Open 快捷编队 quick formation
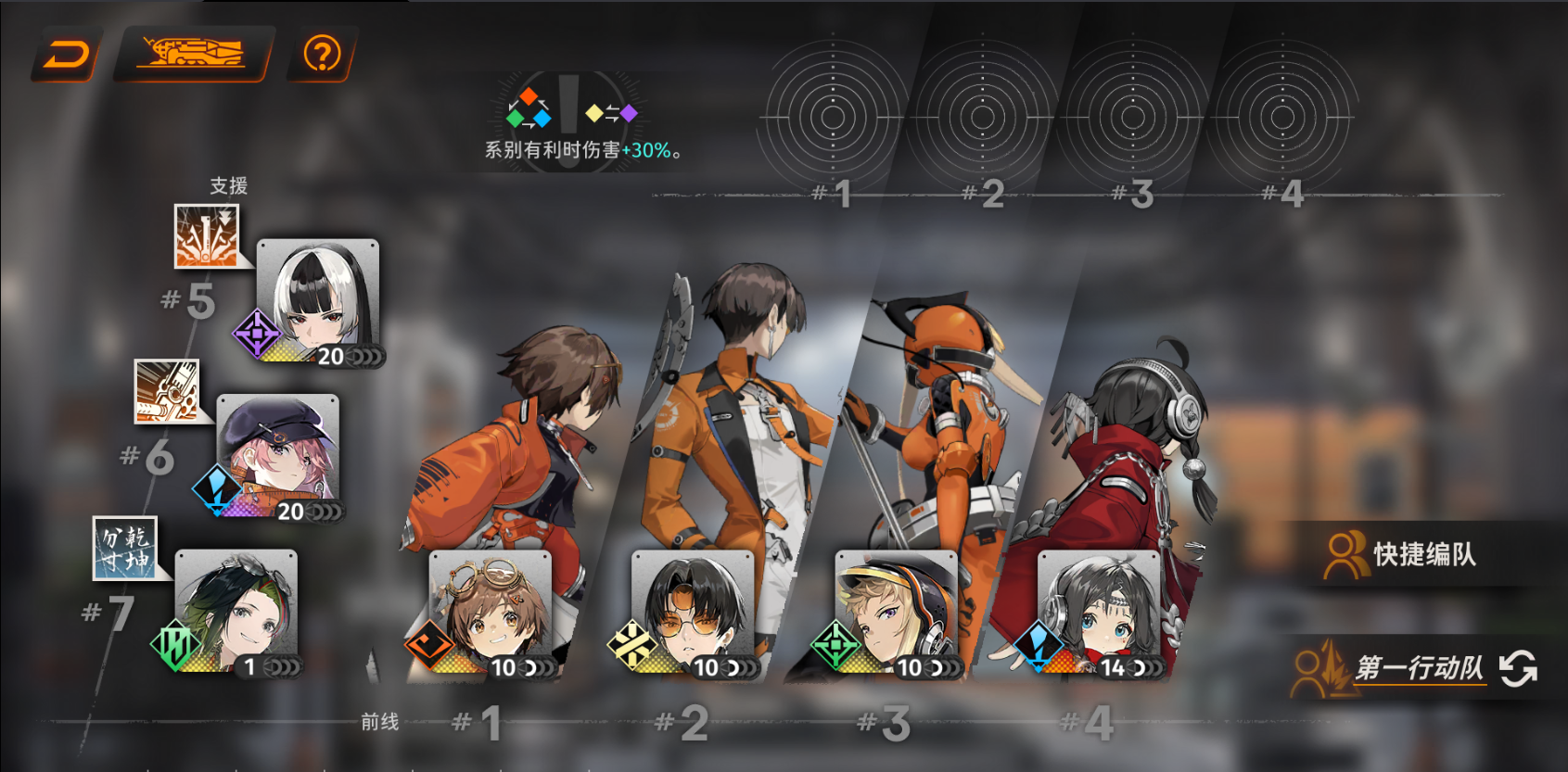1568x772 pixels. [x=1404, y=554]
